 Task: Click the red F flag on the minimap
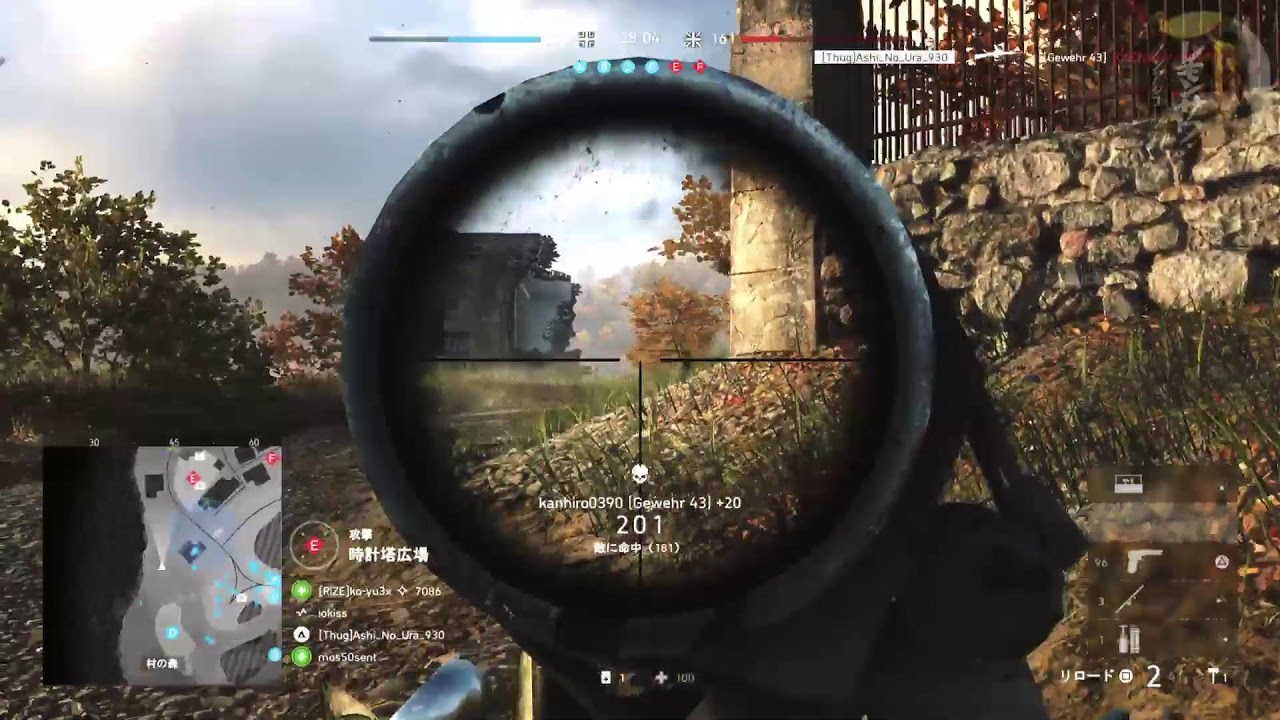click(x=272, y=457)
